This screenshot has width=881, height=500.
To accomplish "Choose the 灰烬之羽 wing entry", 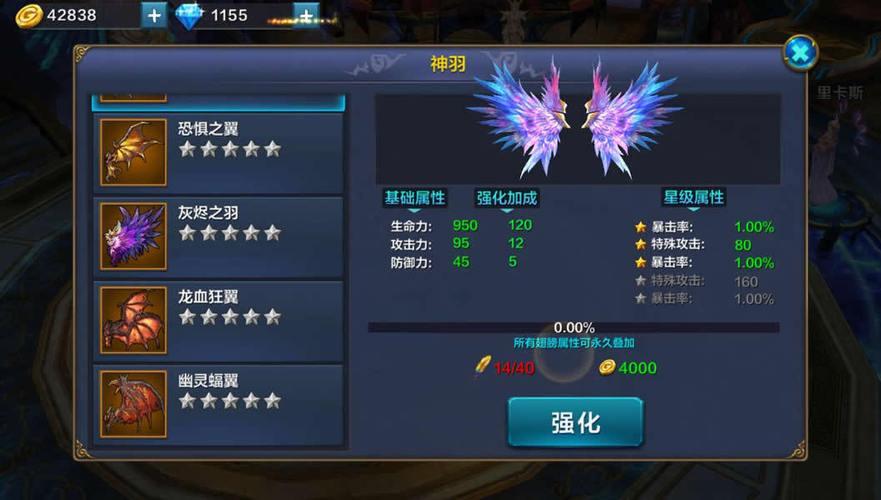I will [x=220, y=235].
